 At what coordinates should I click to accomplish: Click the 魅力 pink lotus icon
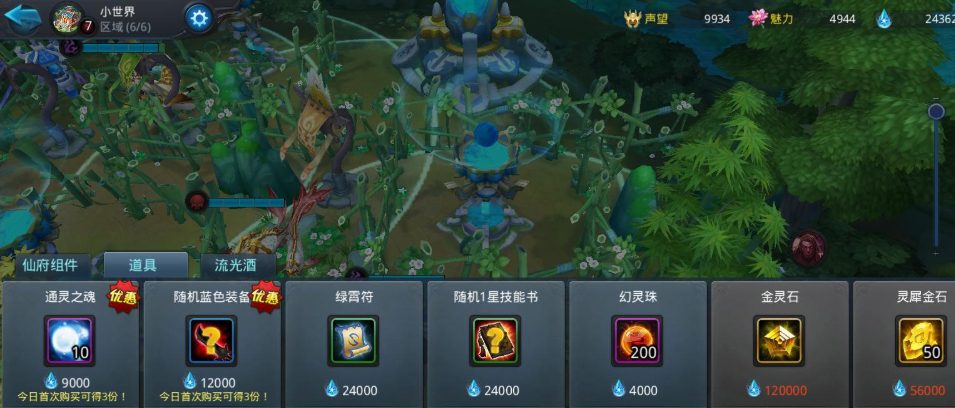tap(756, 18)
